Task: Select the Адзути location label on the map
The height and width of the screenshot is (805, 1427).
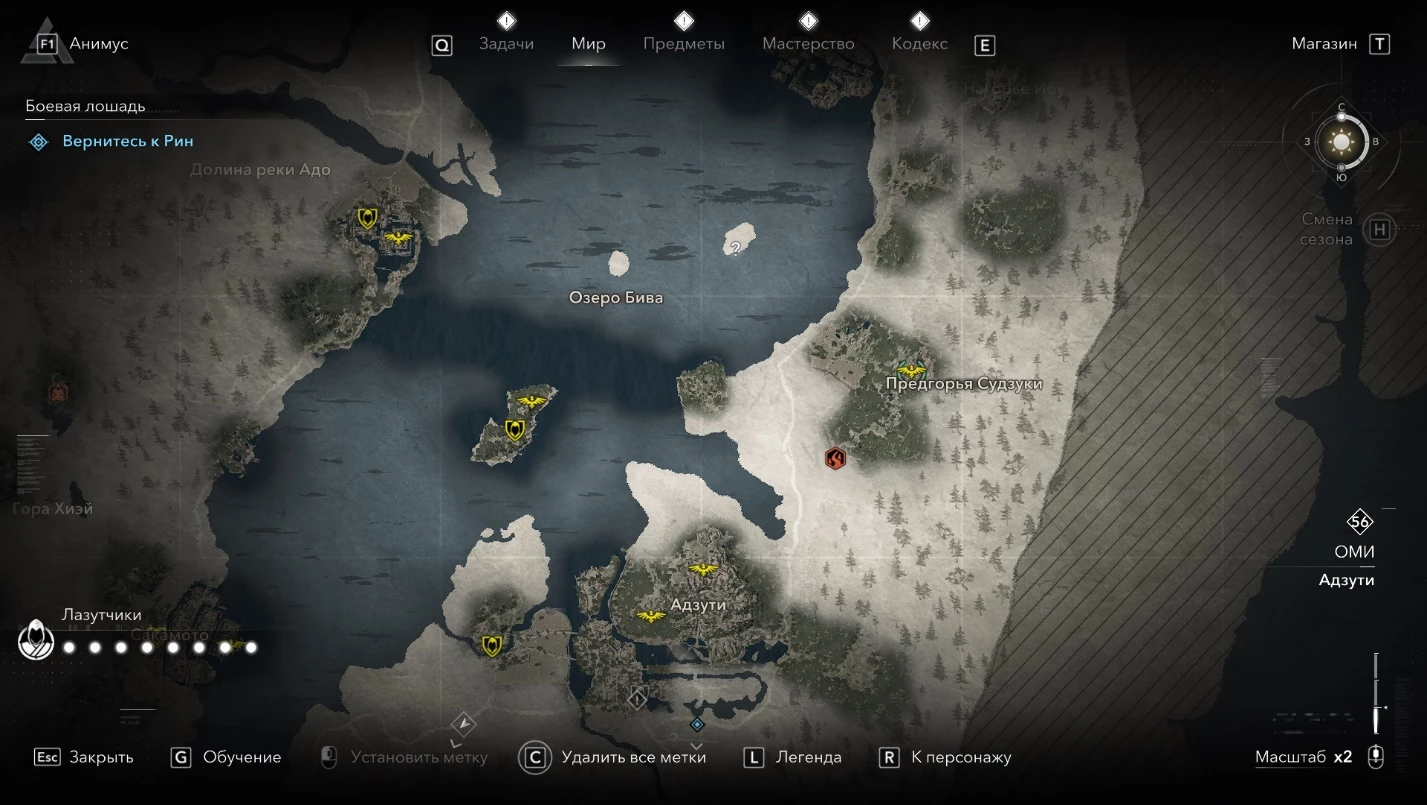Action: (x=698, y=605)
